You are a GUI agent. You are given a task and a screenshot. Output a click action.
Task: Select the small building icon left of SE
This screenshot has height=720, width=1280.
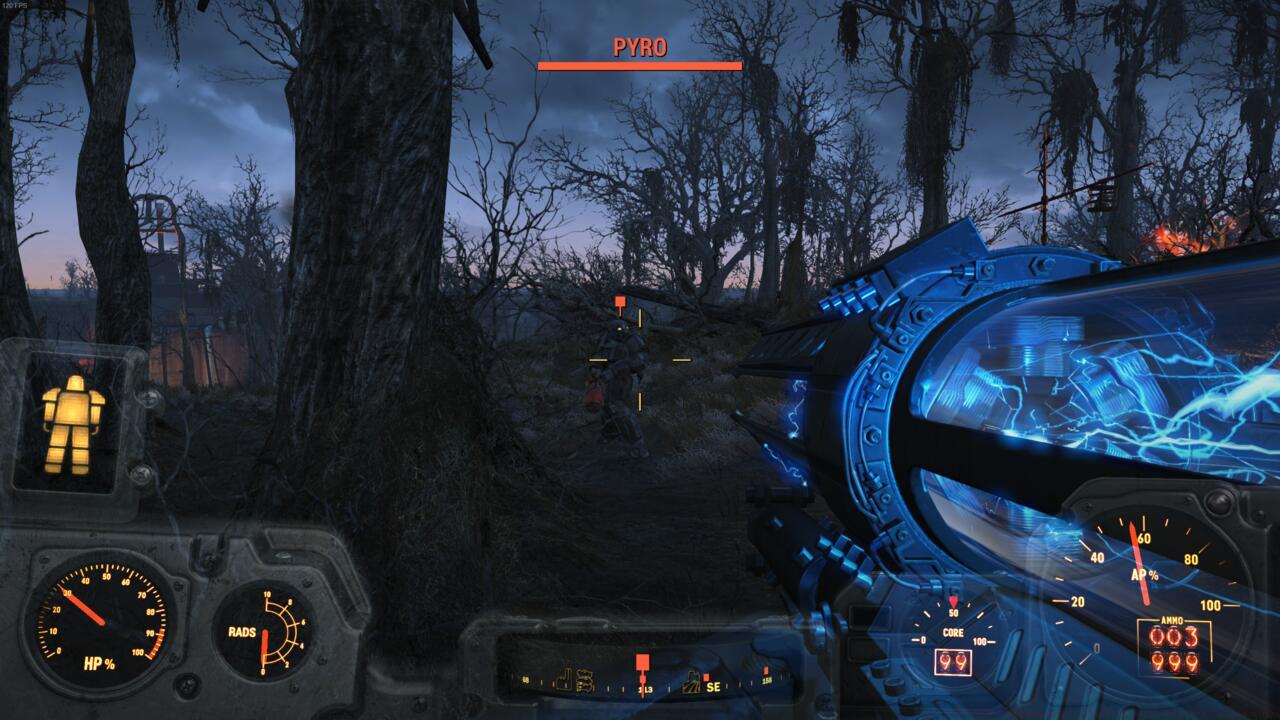[694, 683]
